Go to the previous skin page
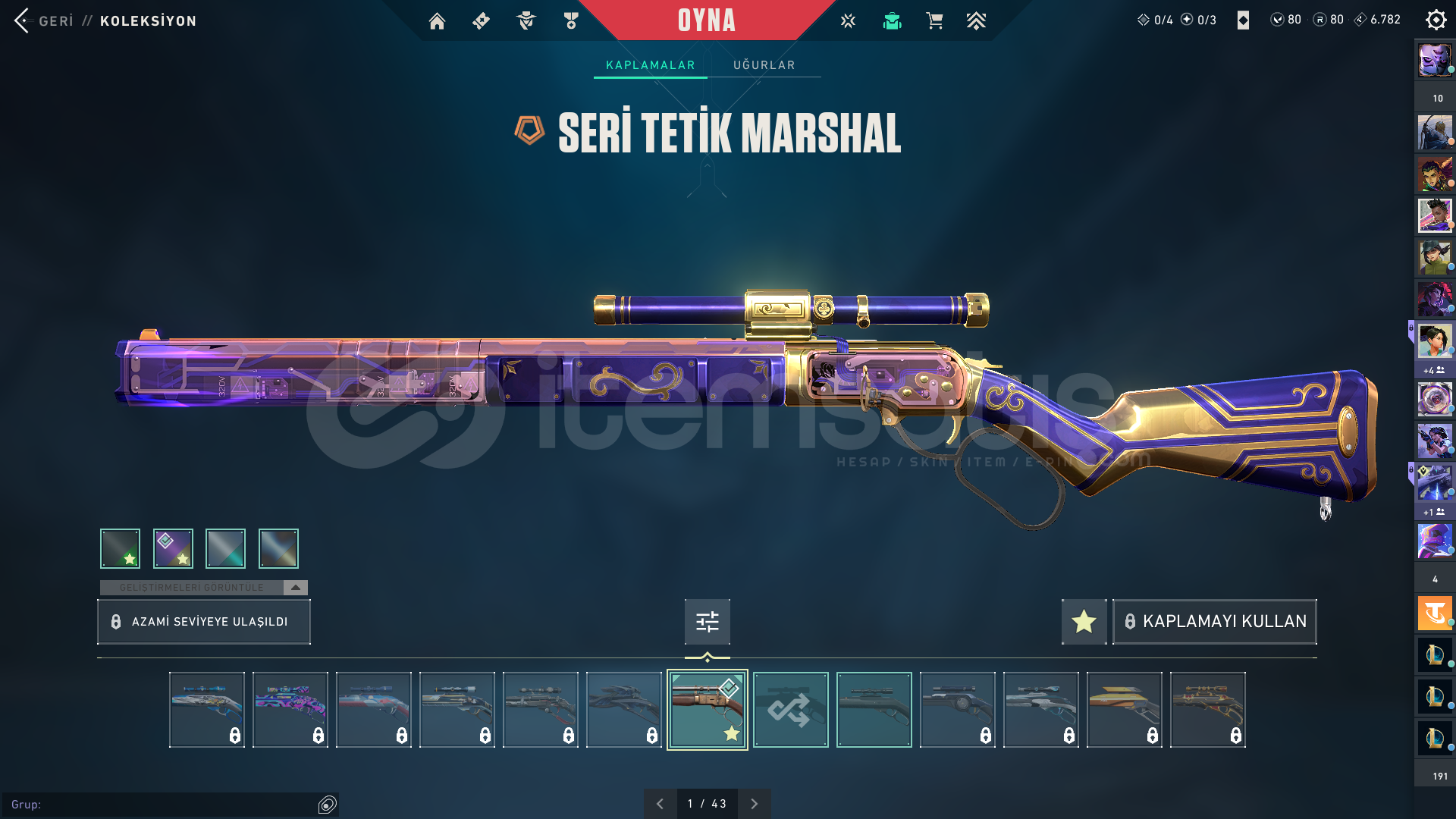The image size is (1456, 819). (x=660, y=804)
